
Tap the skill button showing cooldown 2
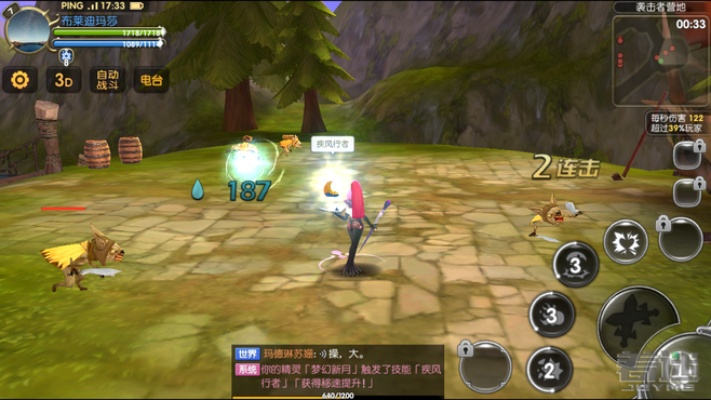point(549,370)
